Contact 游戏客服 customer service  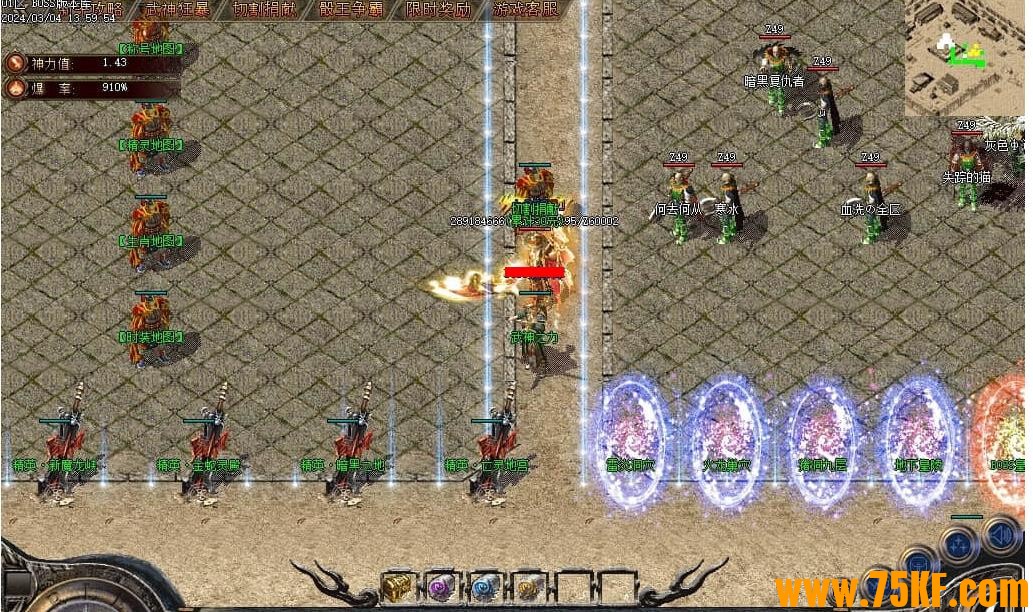[526, 10]
